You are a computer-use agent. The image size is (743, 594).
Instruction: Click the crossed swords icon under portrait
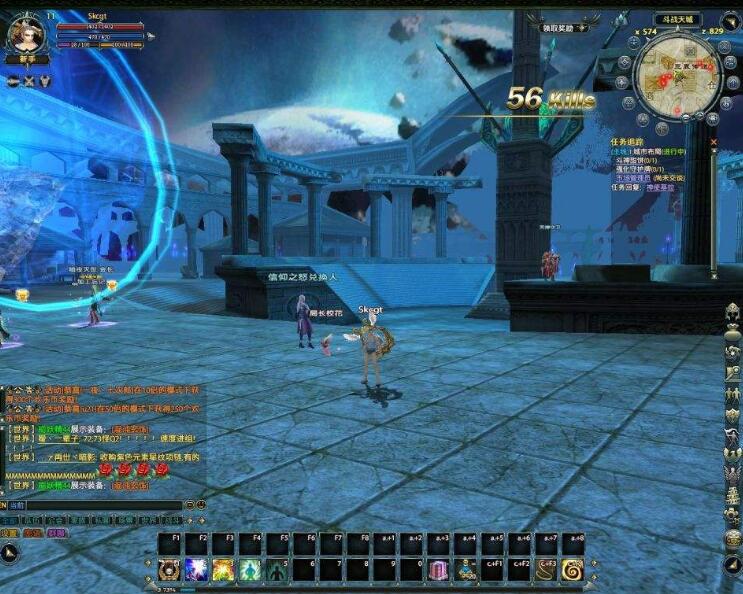28,81
